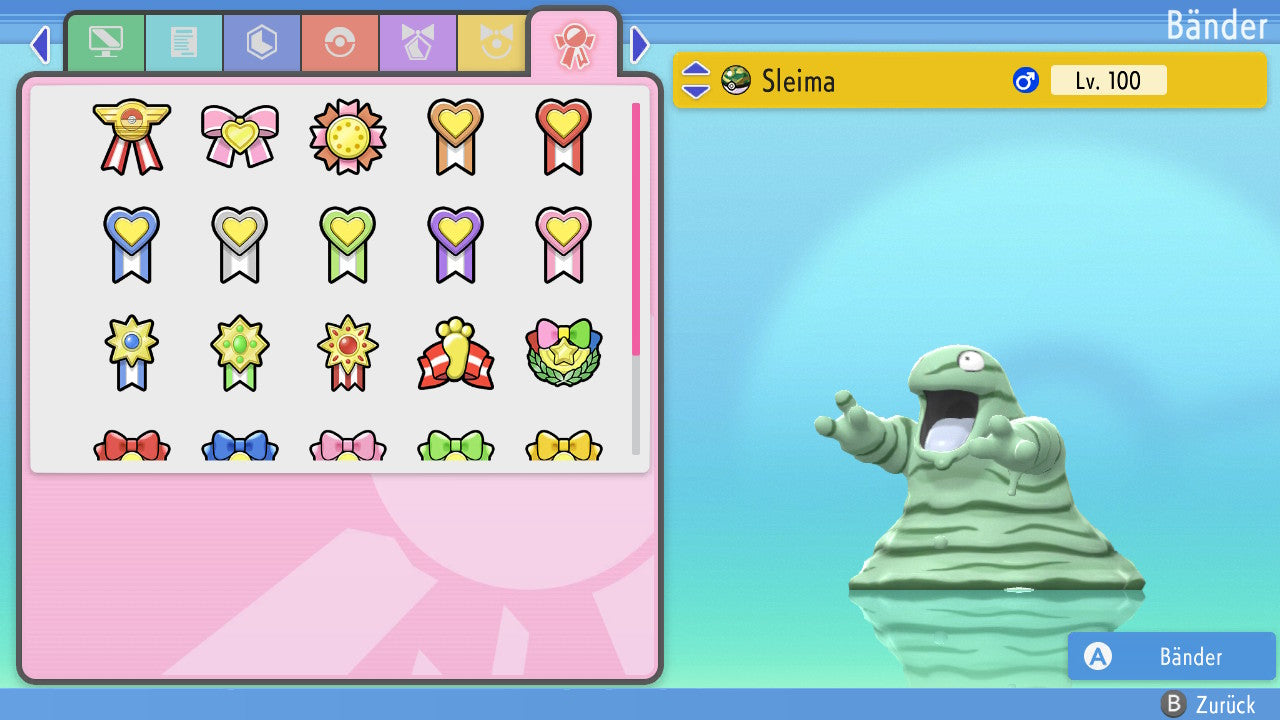This screenshot has width=1280, height=720.
Task: Select the gold winged champion ribbon
Action: tap(131, 136)
